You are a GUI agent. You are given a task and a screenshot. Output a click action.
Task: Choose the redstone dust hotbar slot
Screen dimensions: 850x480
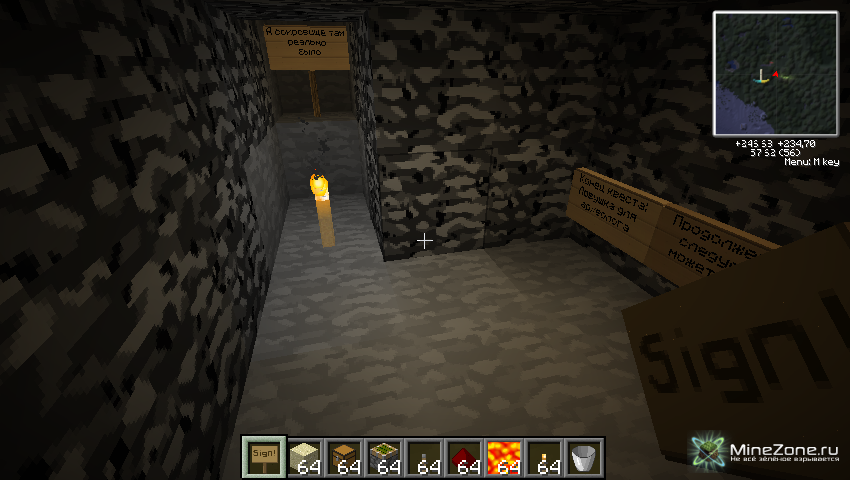(x=465, y=456)
